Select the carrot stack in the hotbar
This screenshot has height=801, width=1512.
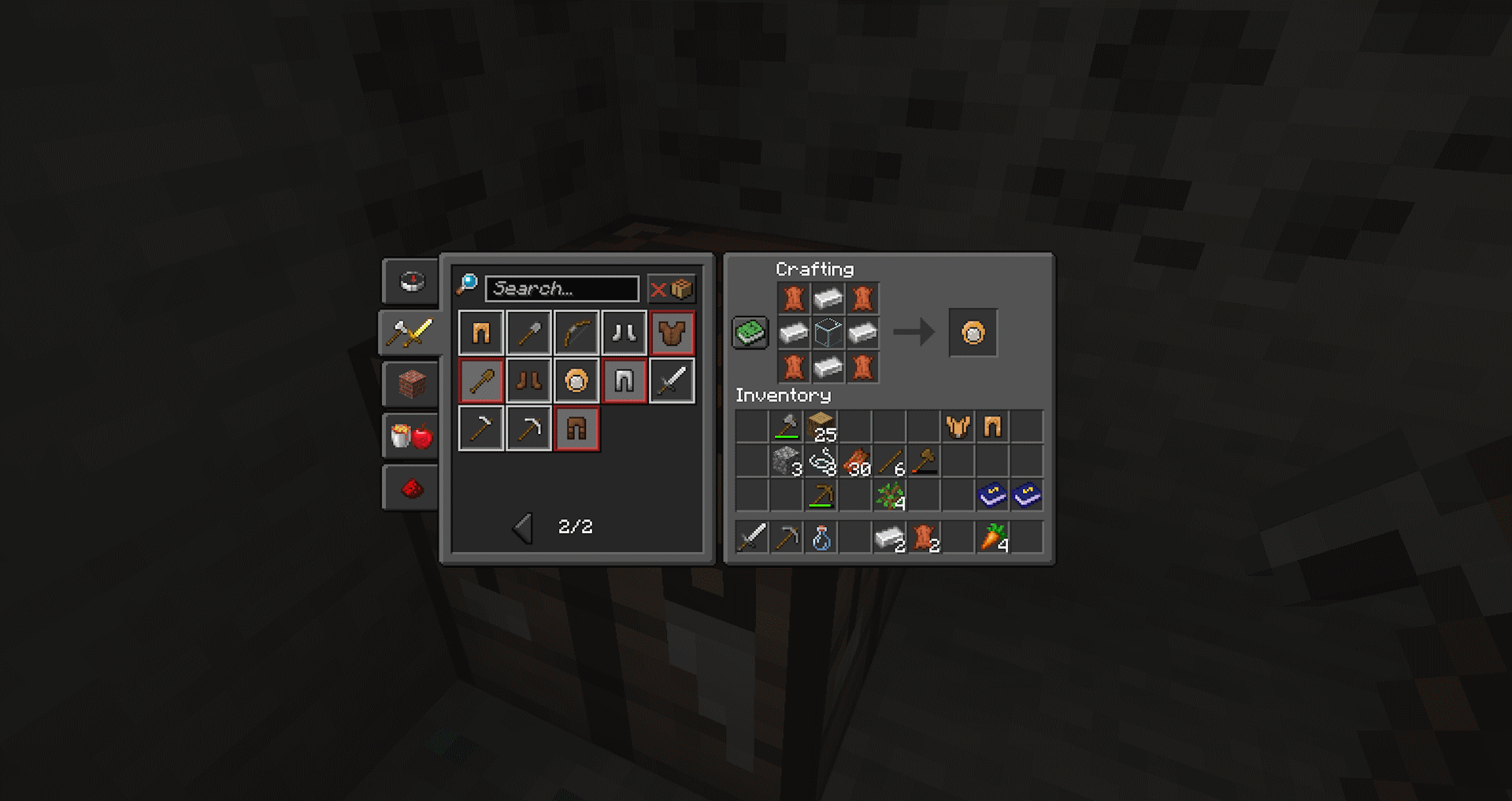(x=992, y=539)
